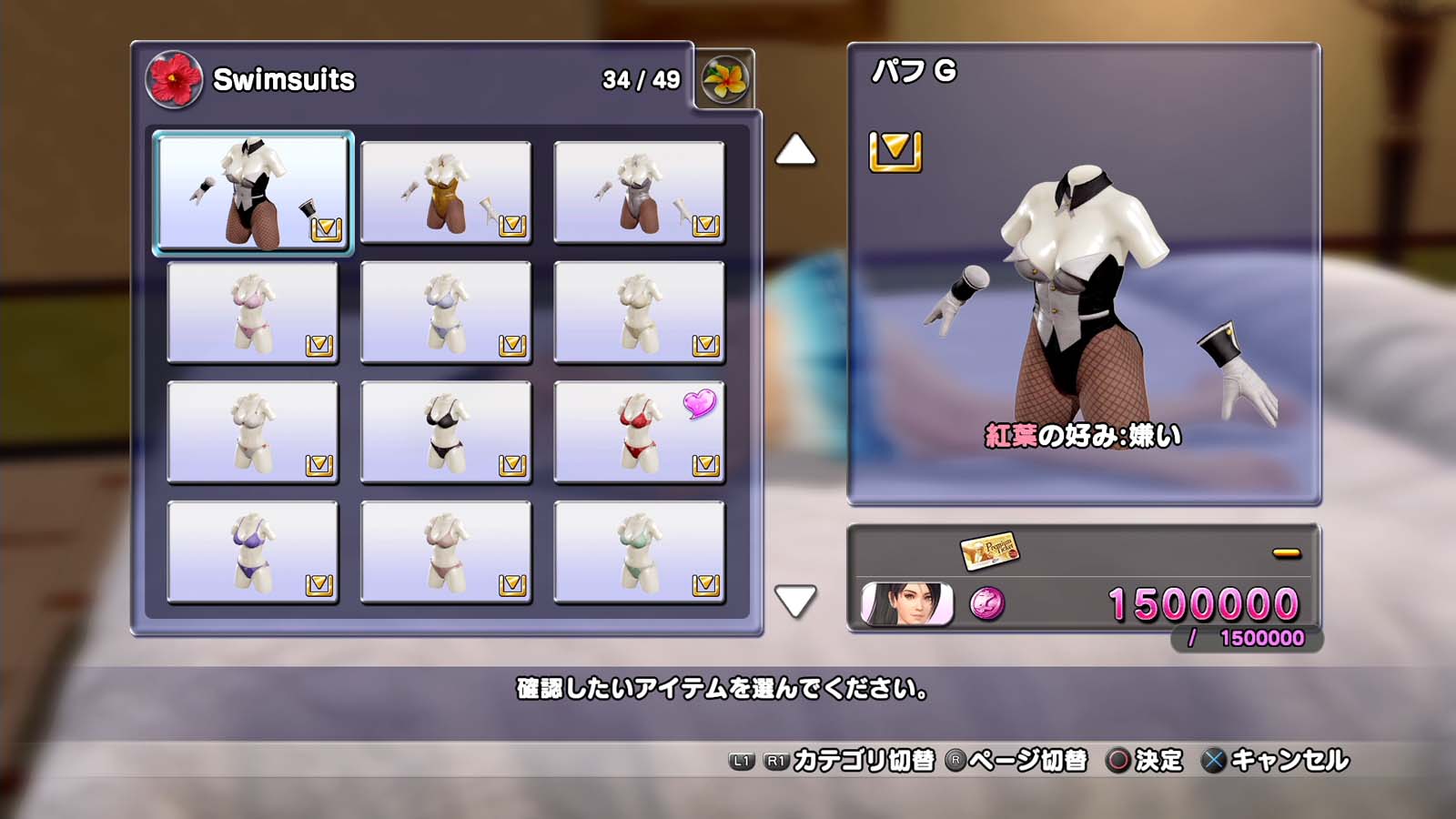Pick the silver bunny suit thumbnail
The image size is (1456, 819).
tap(639, 192)
